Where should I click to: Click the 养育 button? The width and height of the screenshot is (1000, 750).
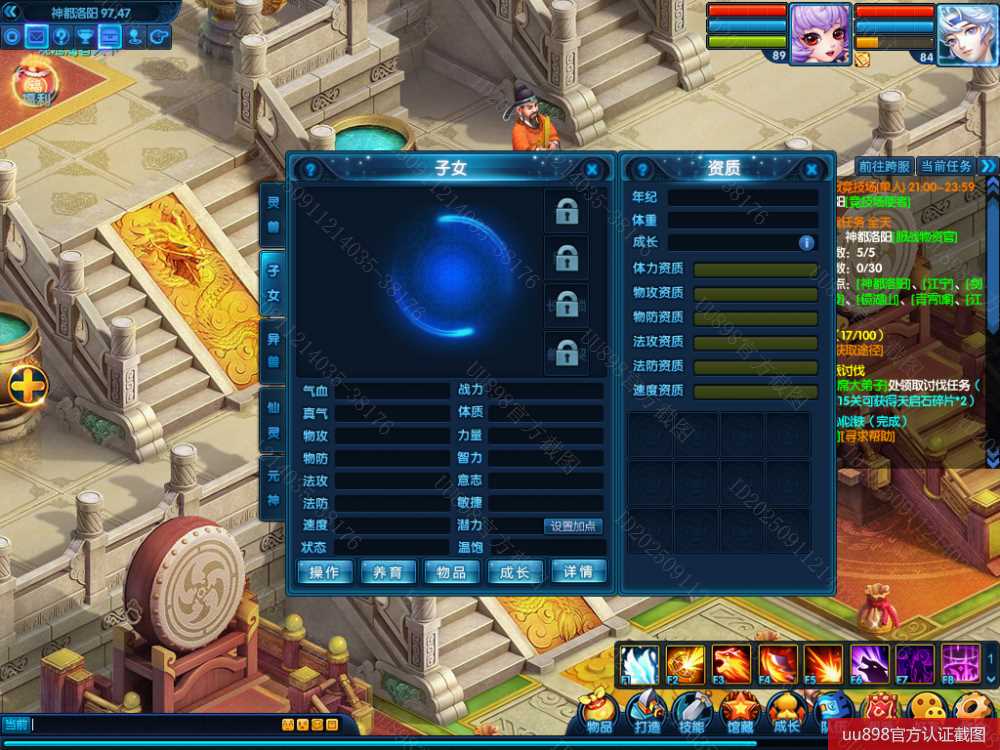pyautogui.click(x=388, y=572)
